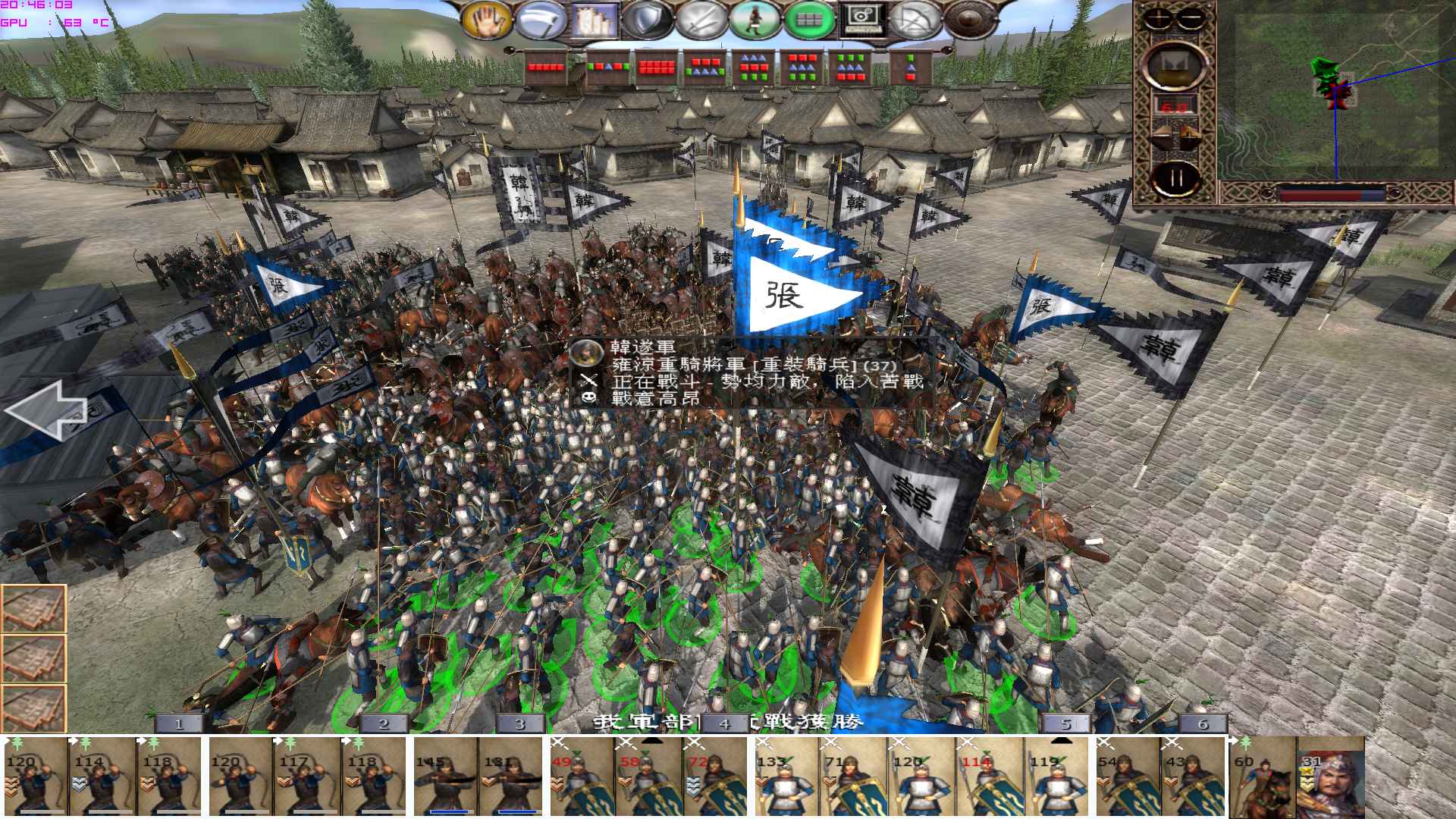This screenshot has height=819, width=1456.
Task: Click the round emblem at the toolbar's right end
Action: [971, 17]
